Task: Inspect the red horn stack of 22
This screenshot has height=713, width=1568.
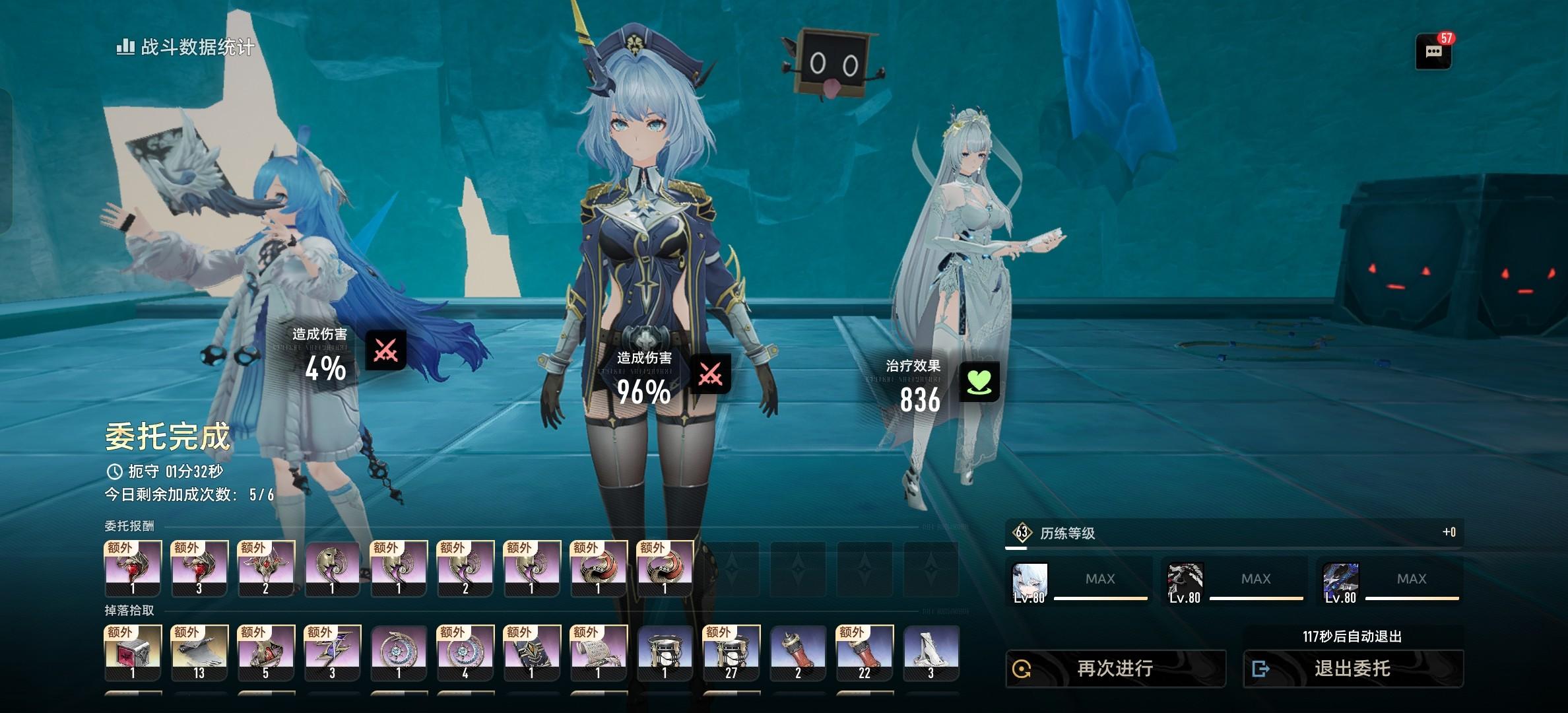Action: click(x=865, y=652)
